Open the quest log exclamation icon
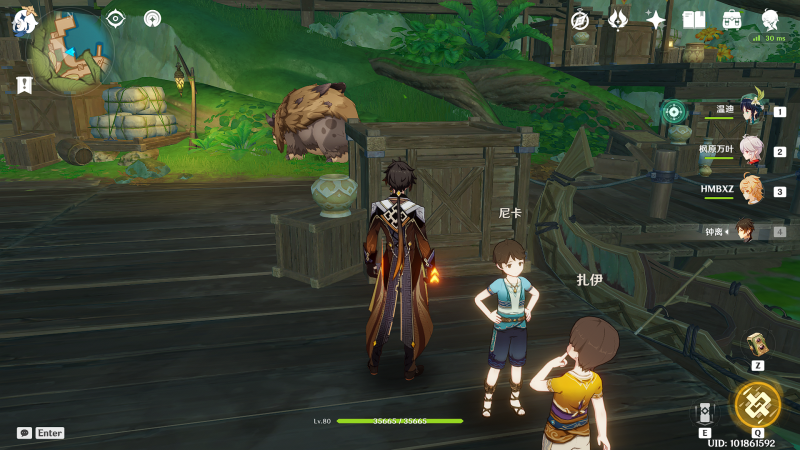Image resolution: width=800 pixels, height=450 pixels. tap(24, 85)
